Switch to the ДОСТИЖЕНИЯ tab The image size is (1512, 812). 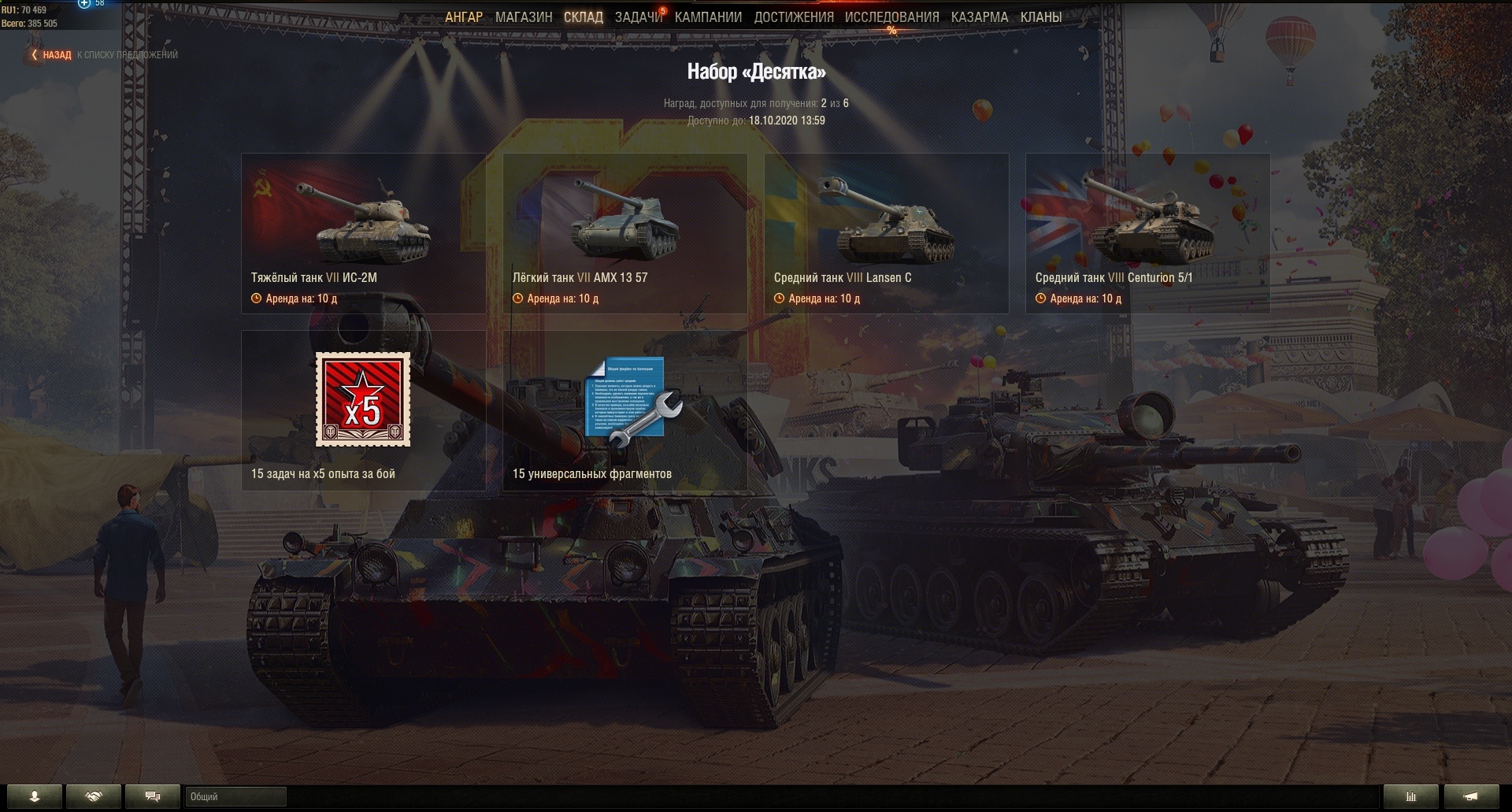click(794, 17)
